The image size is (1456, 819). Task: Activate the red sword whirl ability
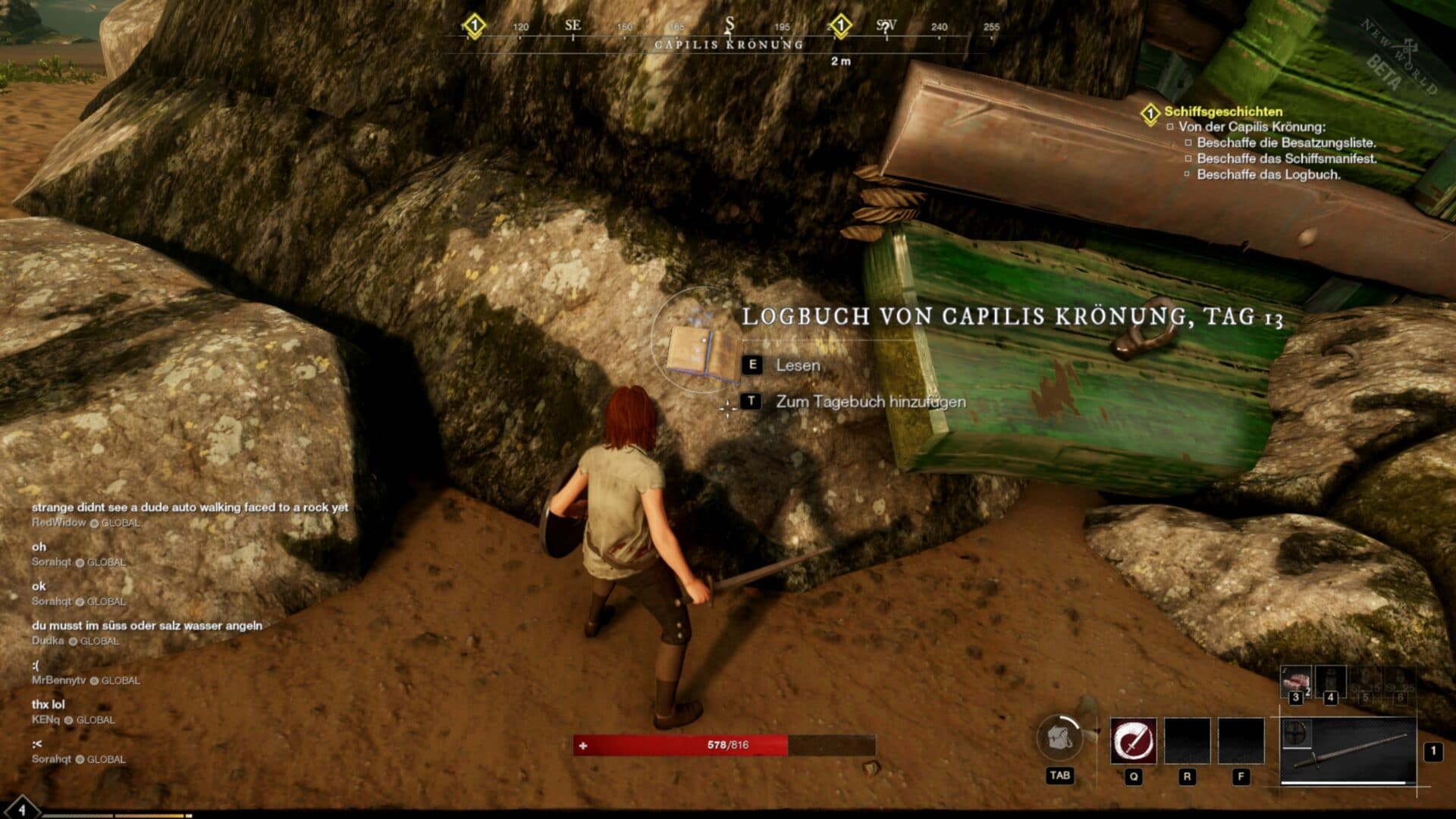1133,741
